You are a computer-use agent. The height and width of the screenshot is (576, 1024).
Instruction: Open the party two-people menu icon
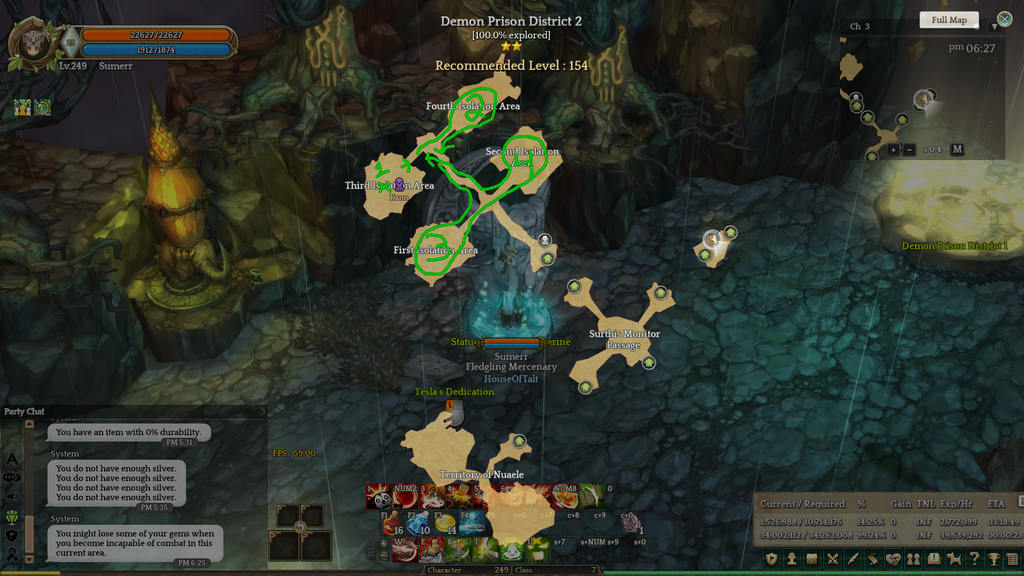coord(913,559)
